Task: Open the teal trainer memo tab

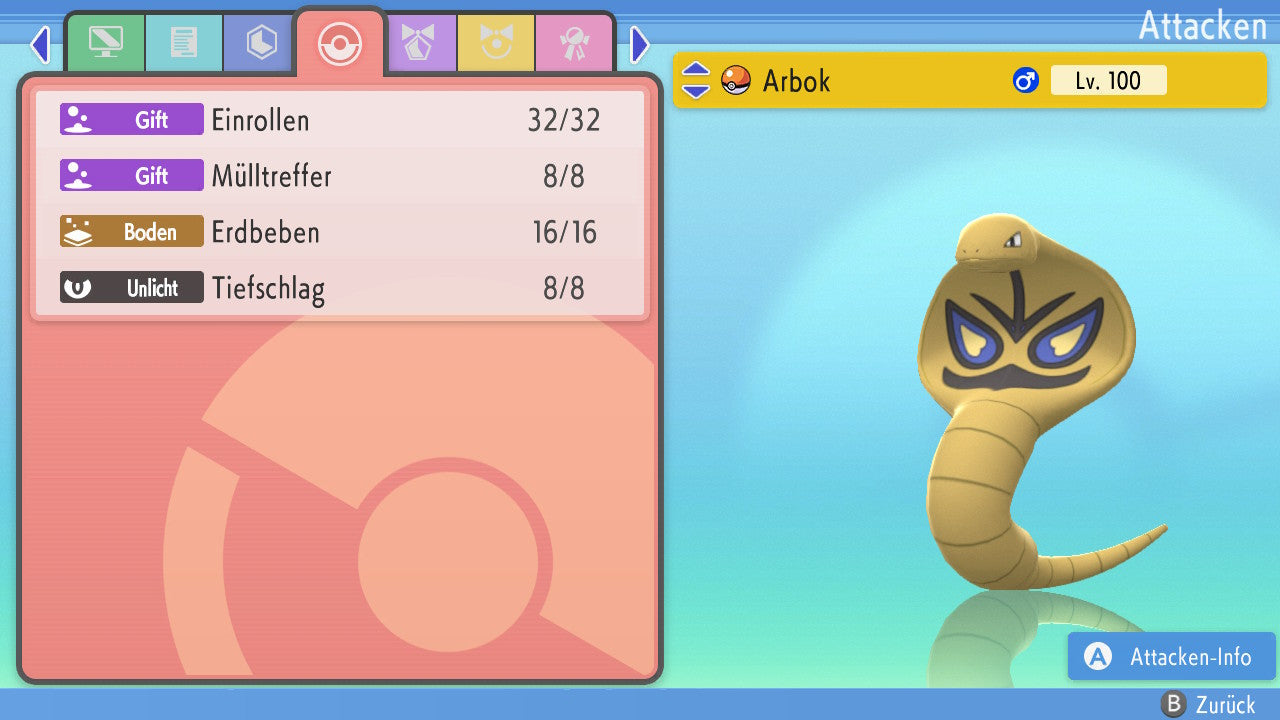Action: point(183,43)
